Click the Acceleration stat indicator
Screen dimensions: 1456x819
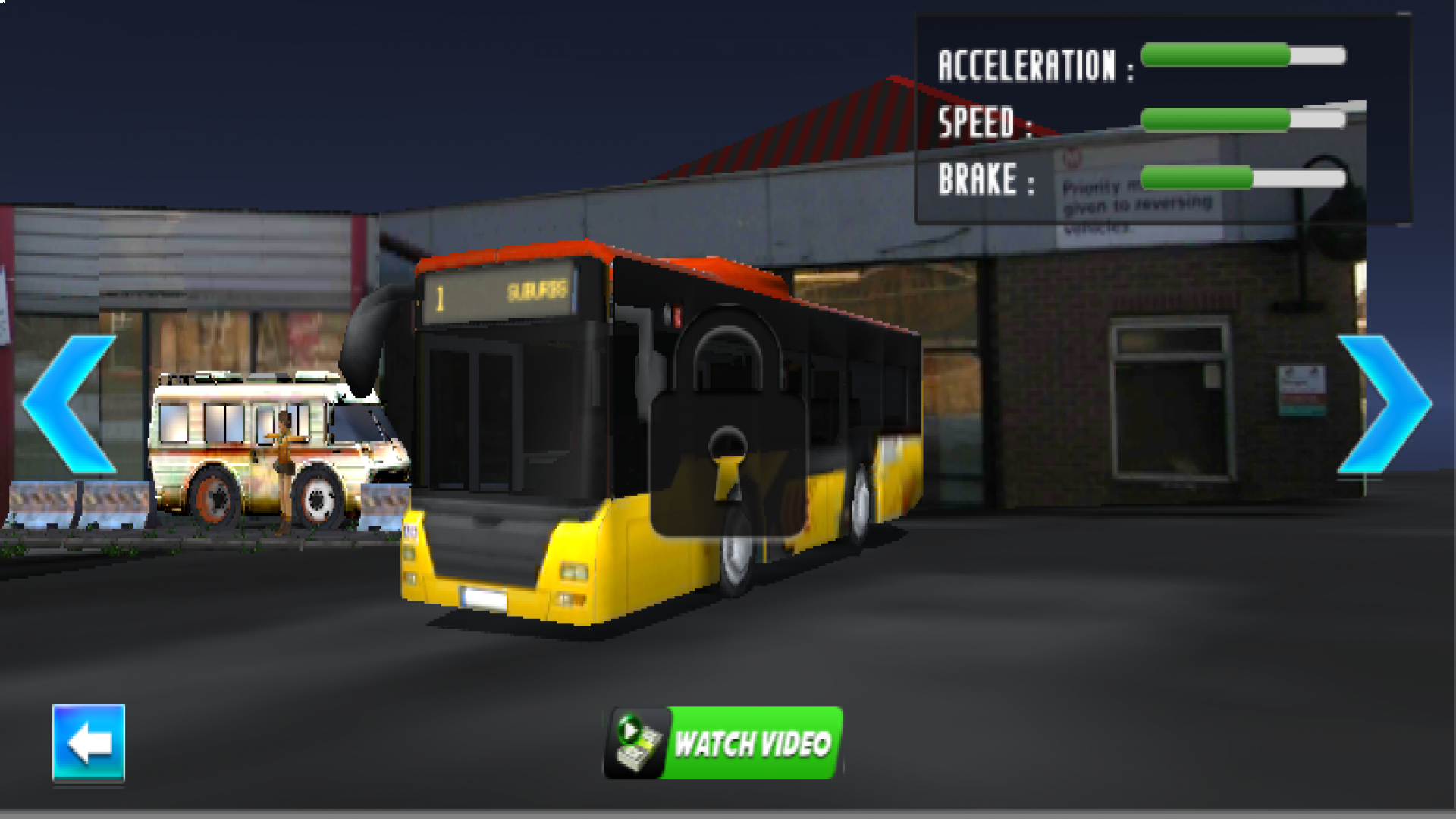tap(1244, 55)
